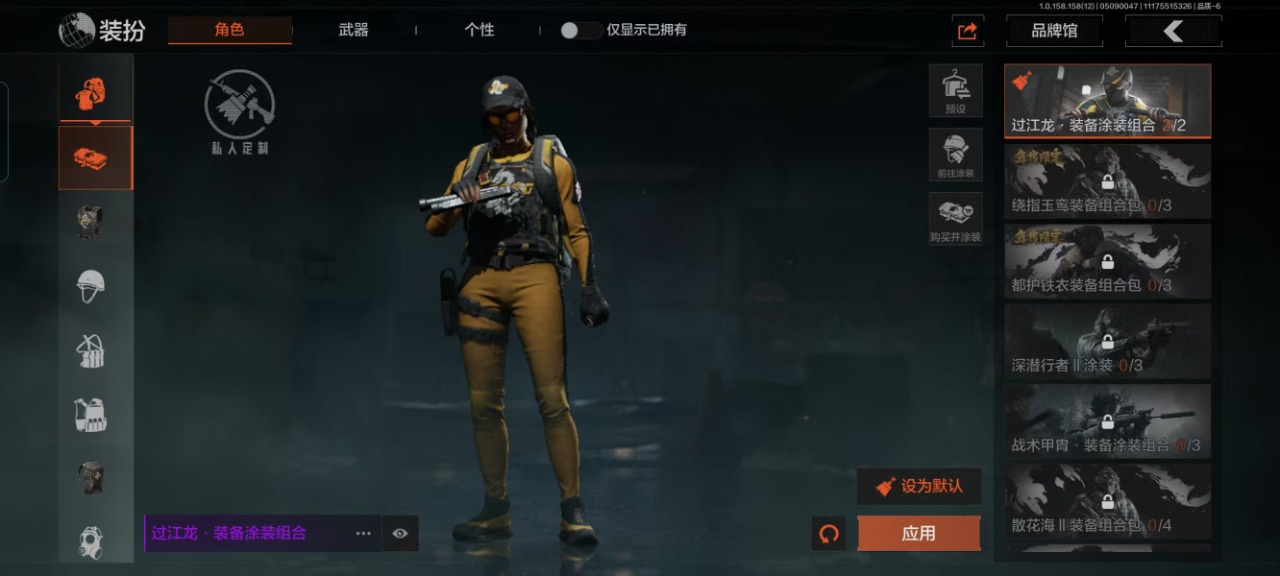Pick the 都护铁衣 equipment bundle

point(1107,261)
